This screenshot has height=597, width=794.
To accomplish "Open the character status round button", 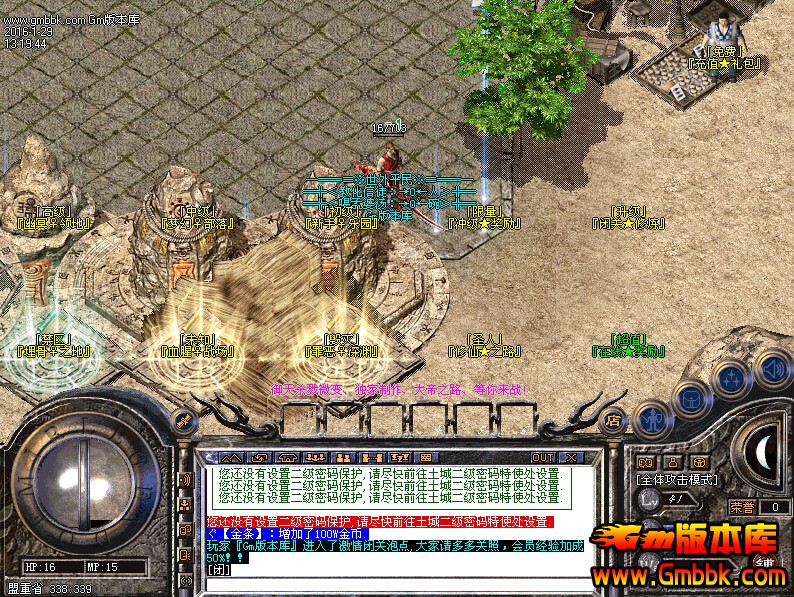I will tap(654, 418).
